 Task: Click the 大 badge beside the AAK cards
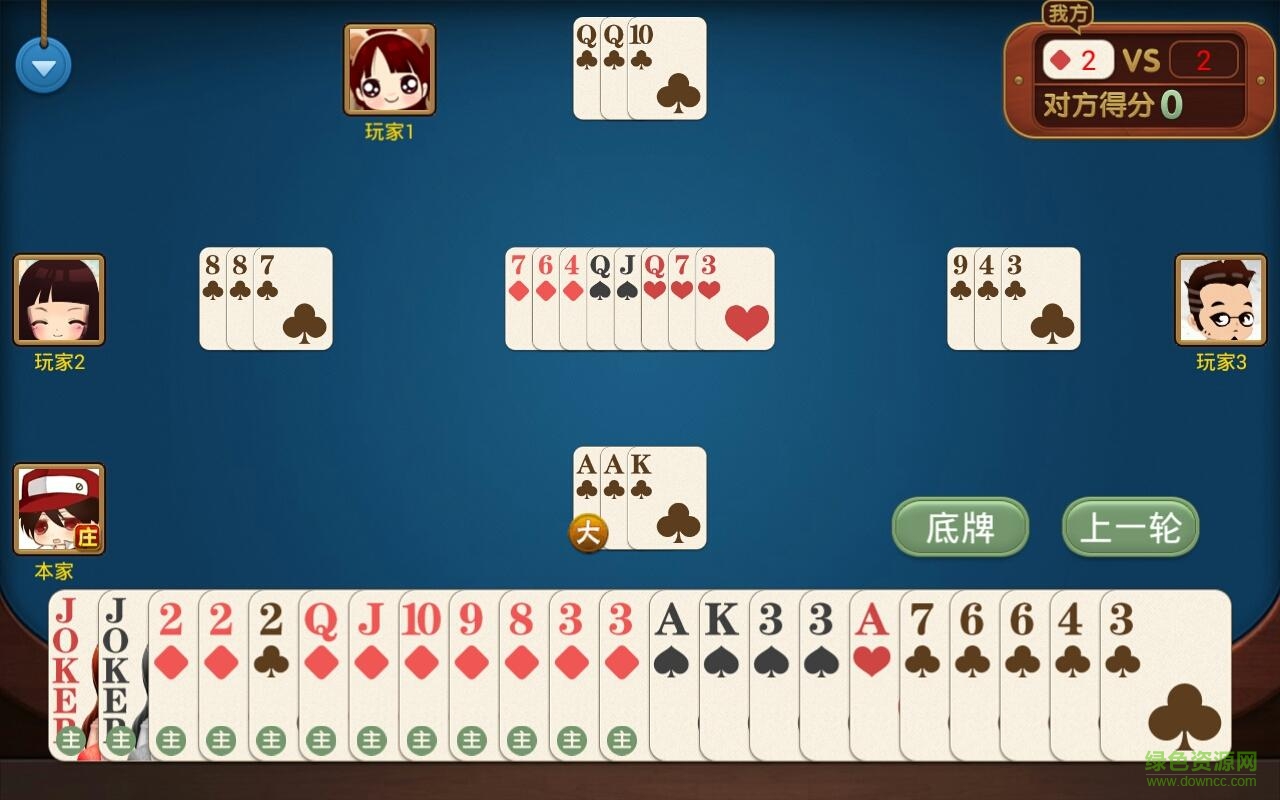(588, 533)
